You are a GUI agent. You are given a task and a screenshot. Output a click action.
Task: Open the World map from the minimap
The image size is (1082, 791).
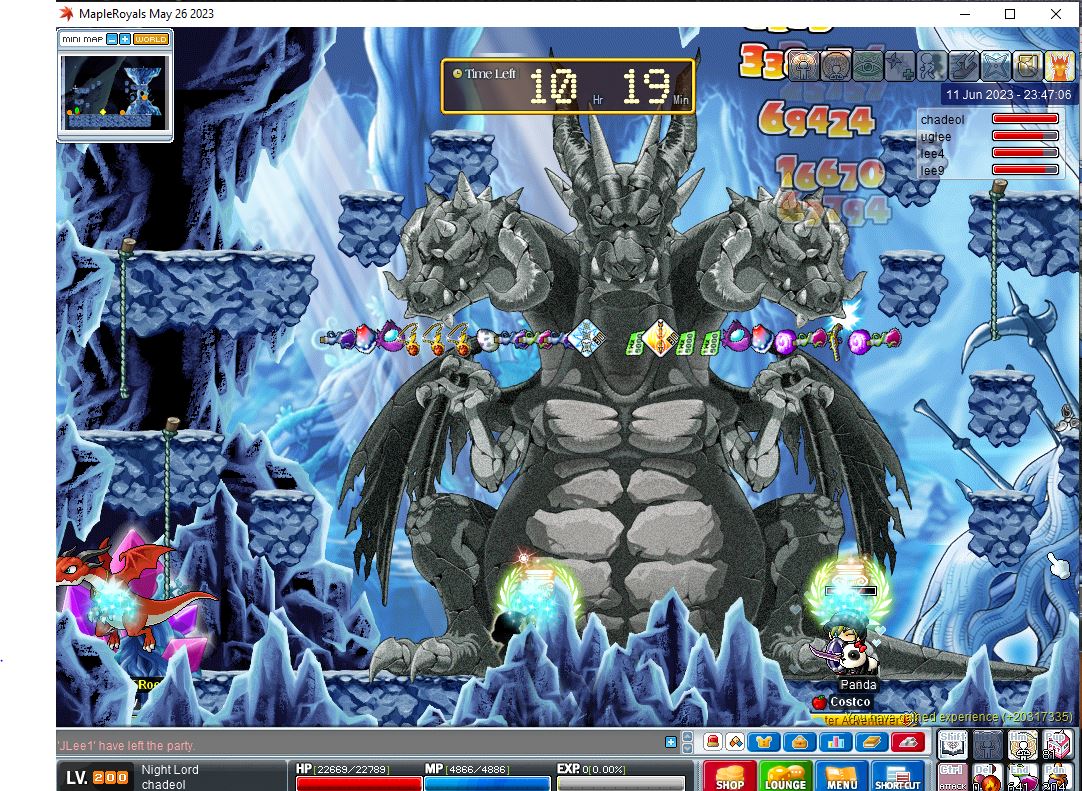[x=151, y=39]
